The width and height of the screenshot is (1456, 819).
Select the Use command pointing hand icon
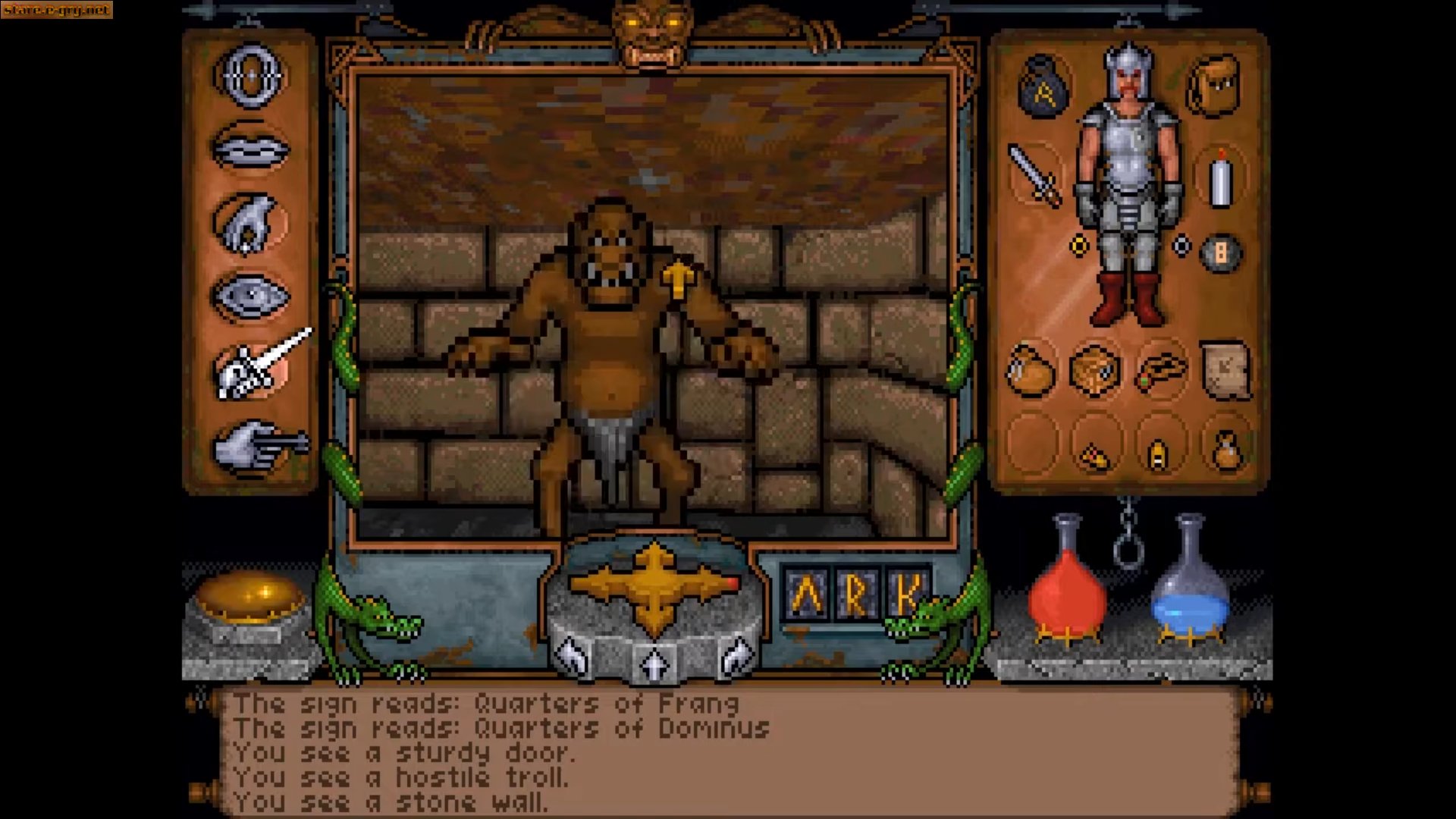pos(250,444)
